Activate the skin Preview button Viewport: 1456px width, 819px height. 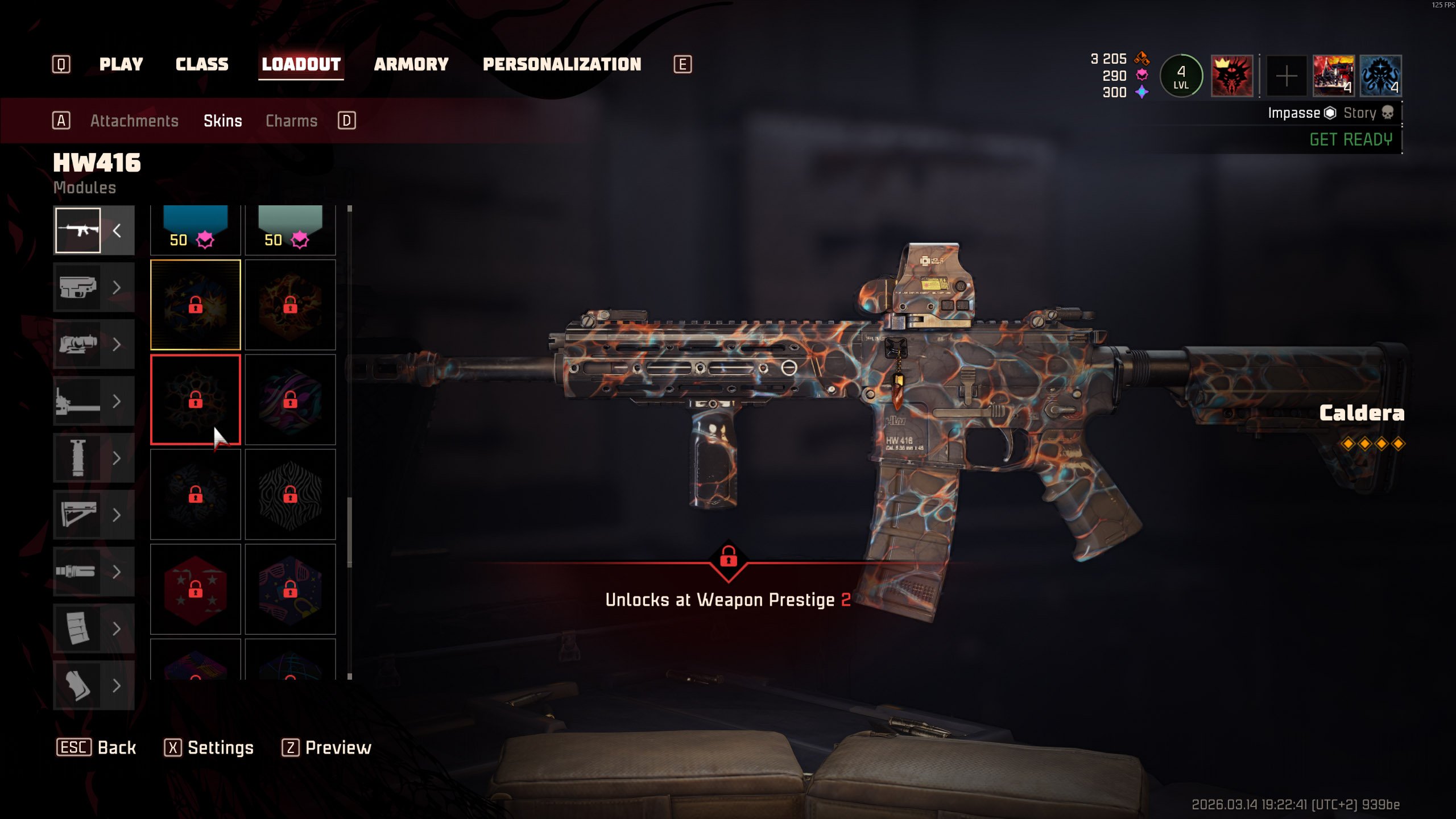tap(326, 747)
